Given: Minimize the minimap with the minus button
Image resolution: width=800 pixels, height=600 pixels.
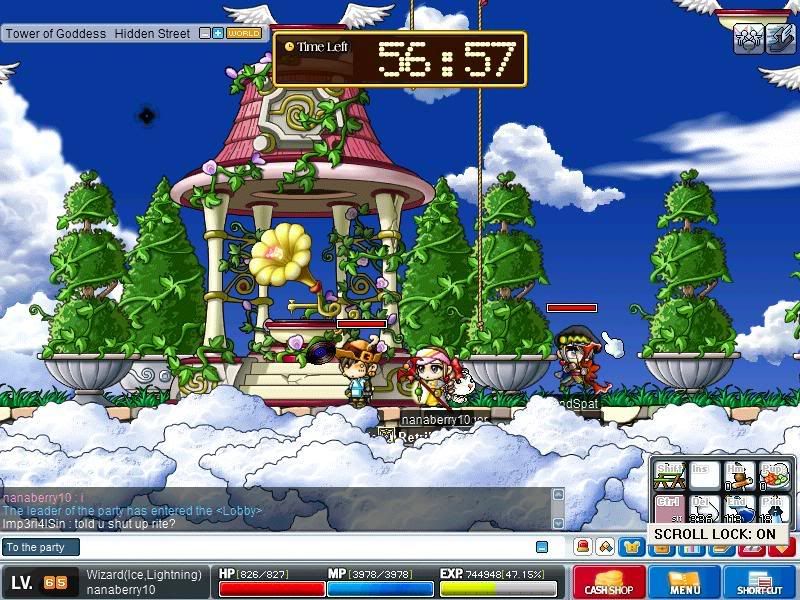Looking at the screenshot, I should pyautogui.click(x=205, y=33).
